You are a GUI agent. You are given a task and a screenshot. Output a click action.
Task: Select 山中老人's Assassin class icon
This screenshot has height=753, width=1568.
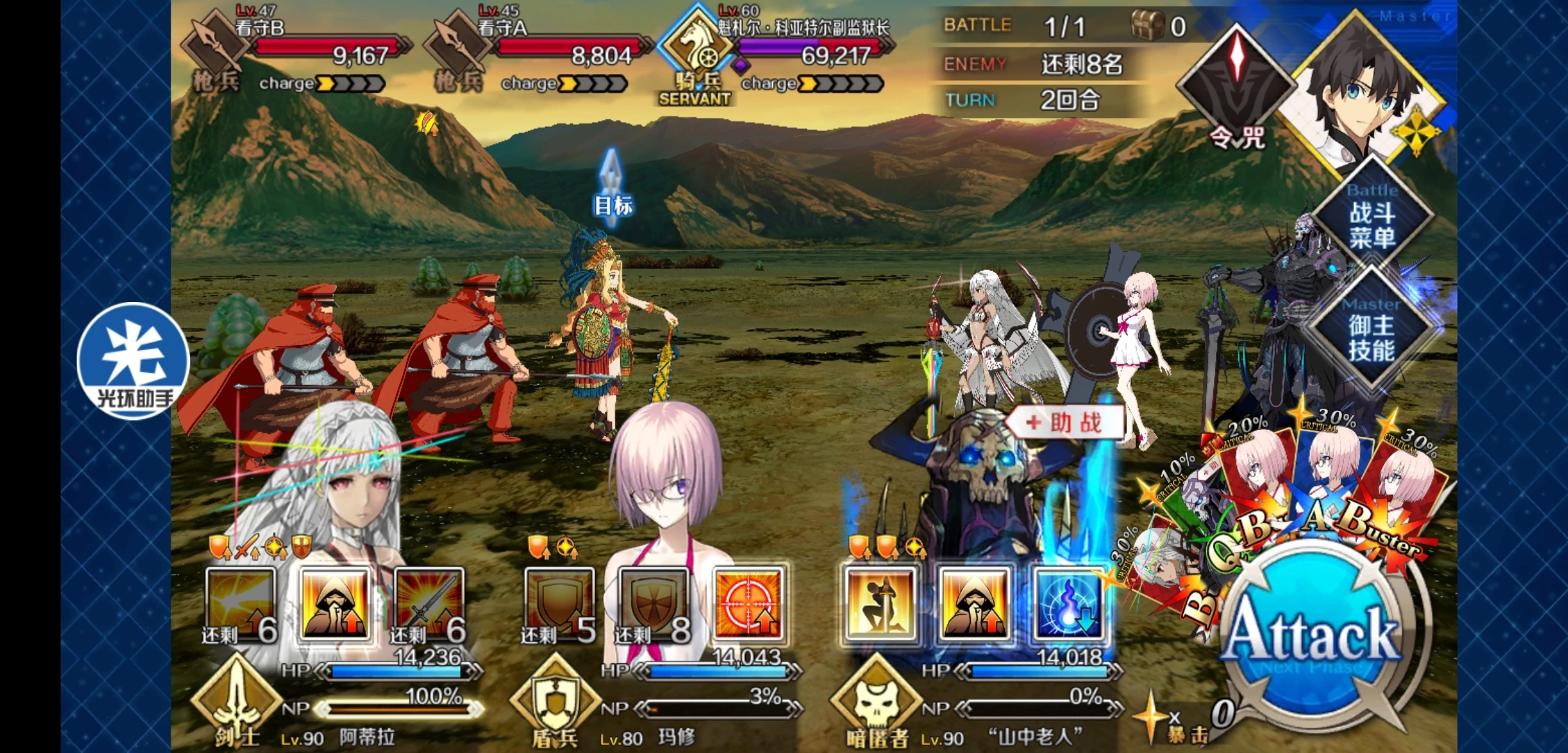875,697
